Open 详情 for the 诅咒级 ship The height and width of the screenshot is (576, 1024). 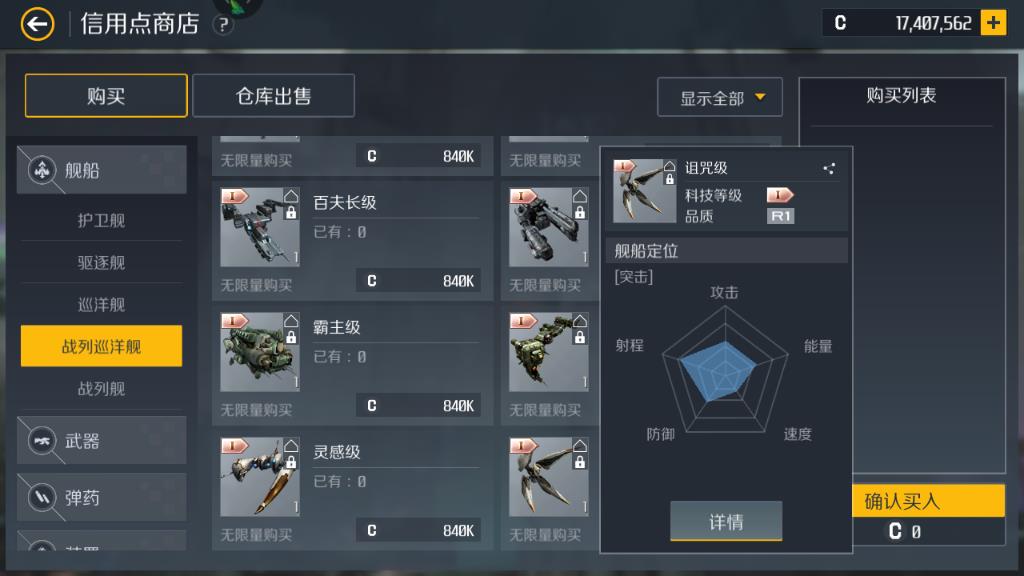pyautogui.click(x=726, y=521)
